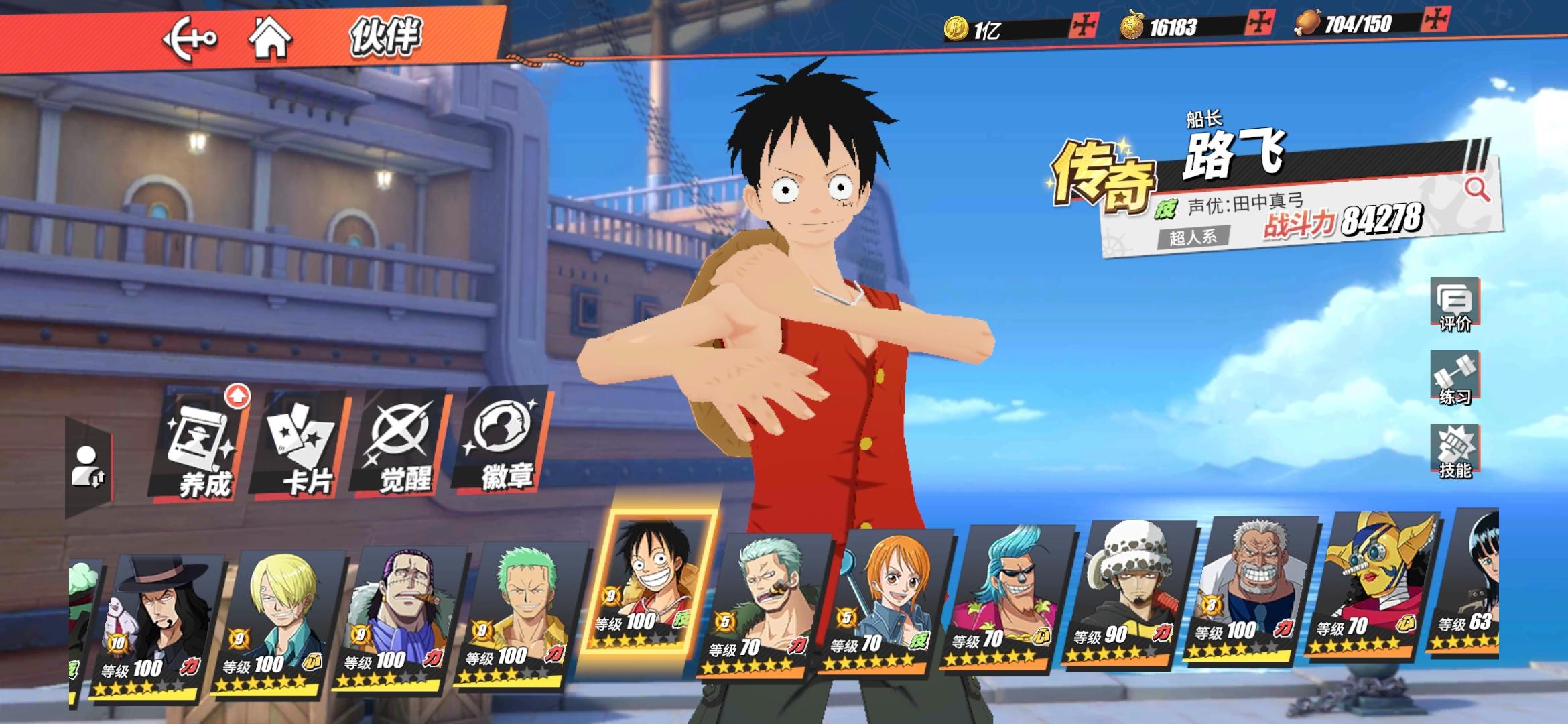Add more devil fruit currency
The image size is (1568, 724).
[1259, 23]
